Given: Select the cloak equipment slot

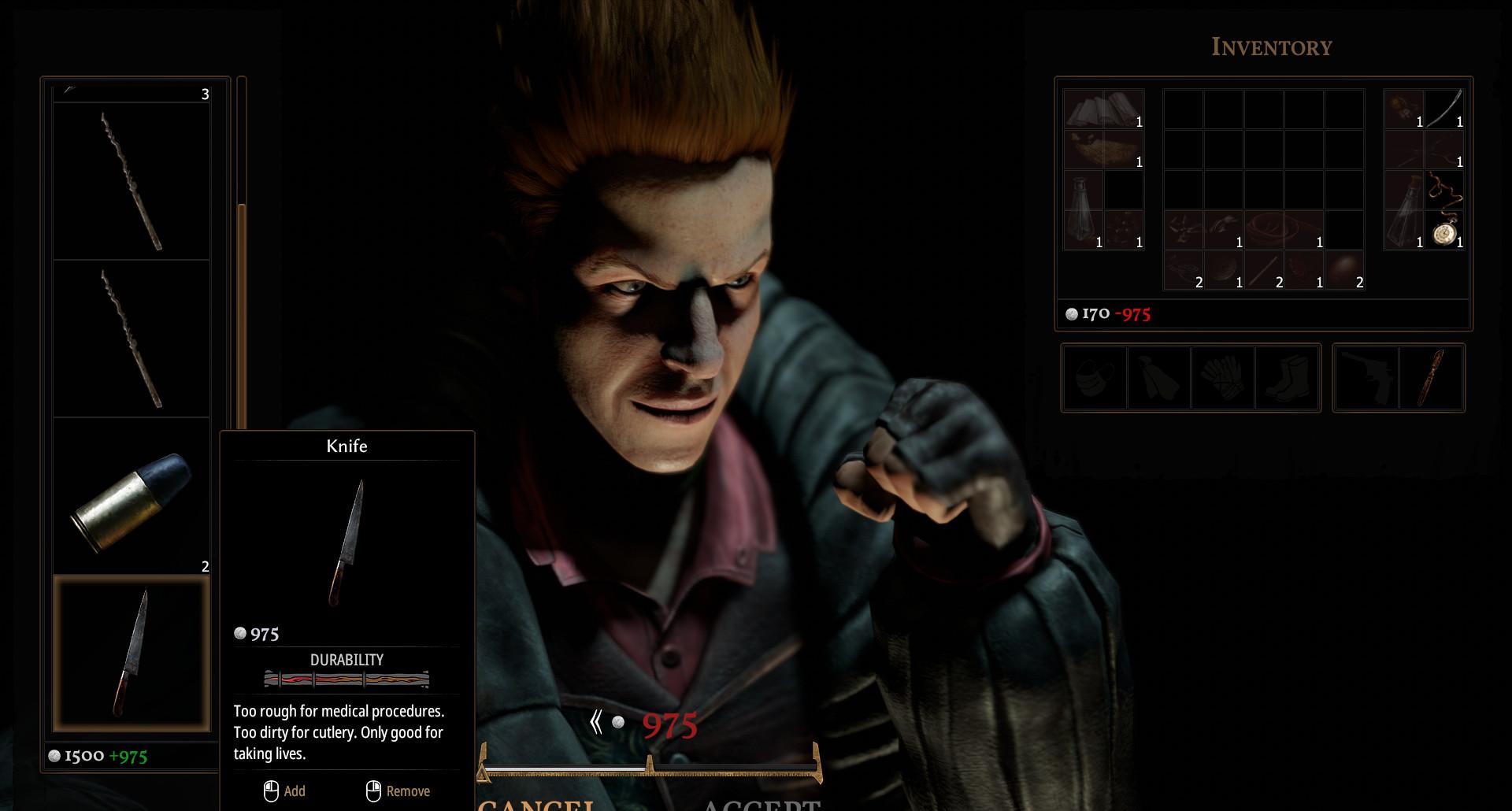Looking at the screenshot, I should [x=1158, y=378].
